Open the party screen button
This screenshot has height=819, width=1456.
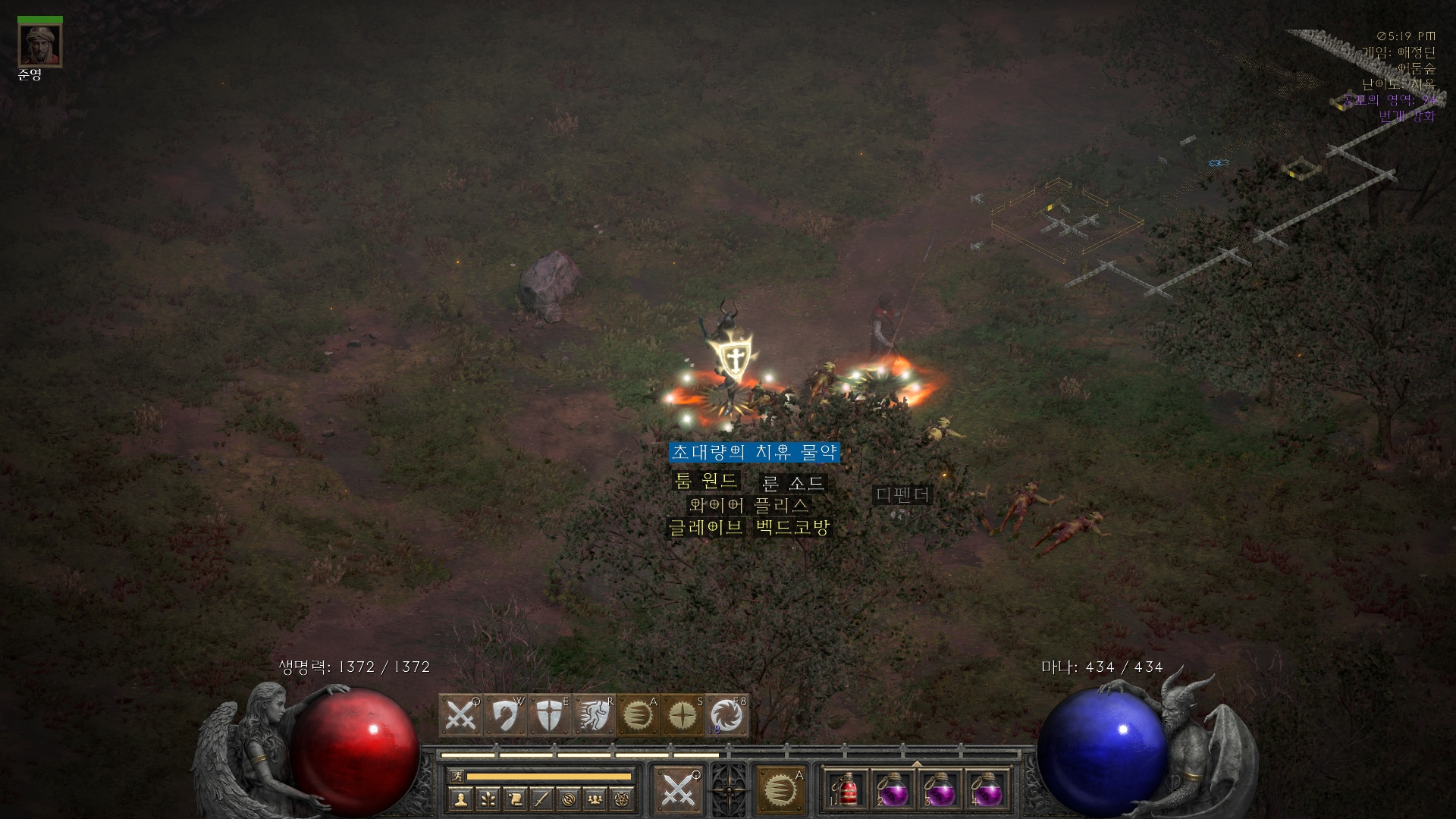[596, 799]
